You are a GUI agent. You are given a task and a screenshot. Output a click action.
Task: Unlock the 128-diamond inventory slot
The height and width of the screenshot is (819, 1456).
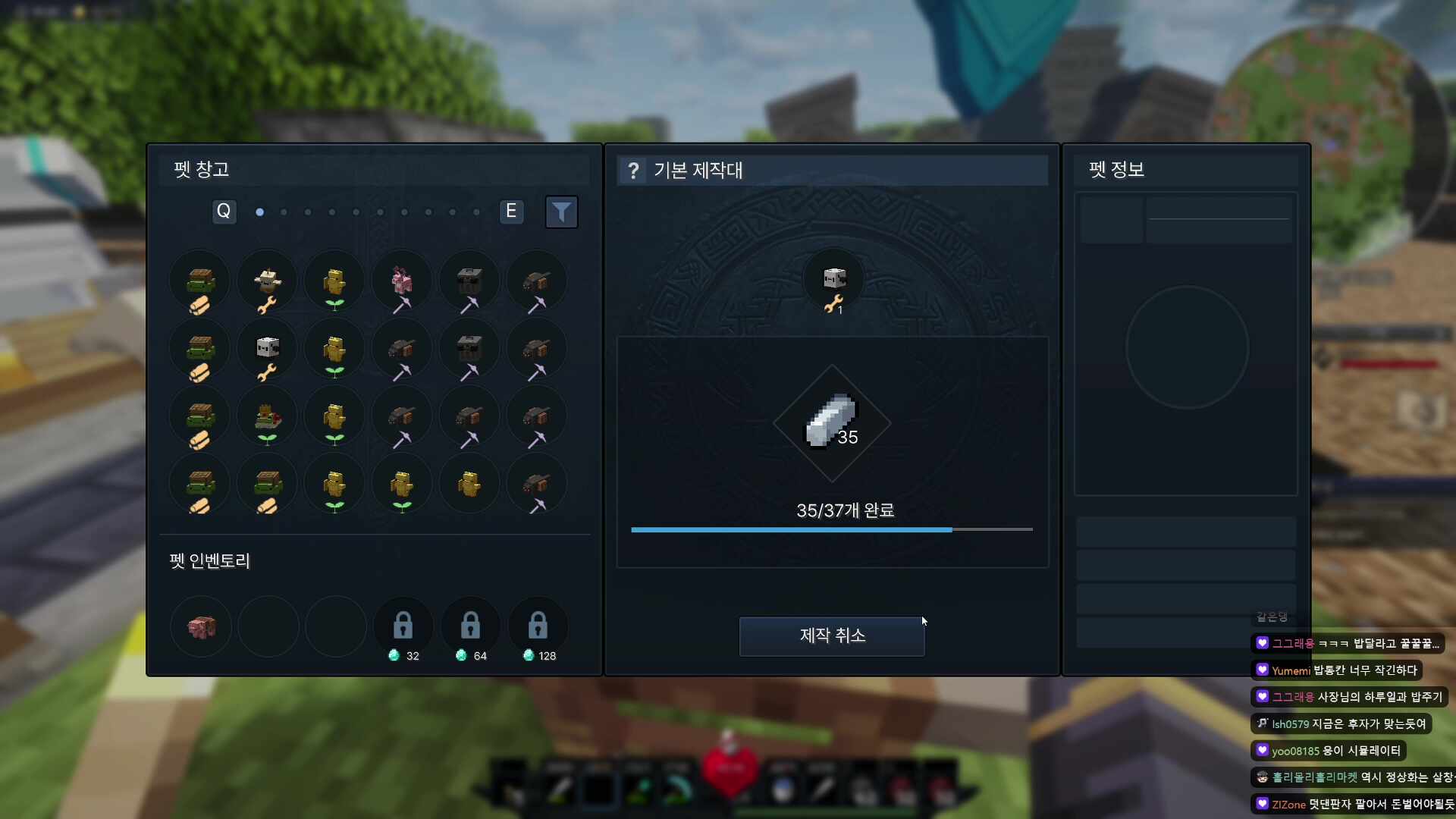click(x=538, y=626)
